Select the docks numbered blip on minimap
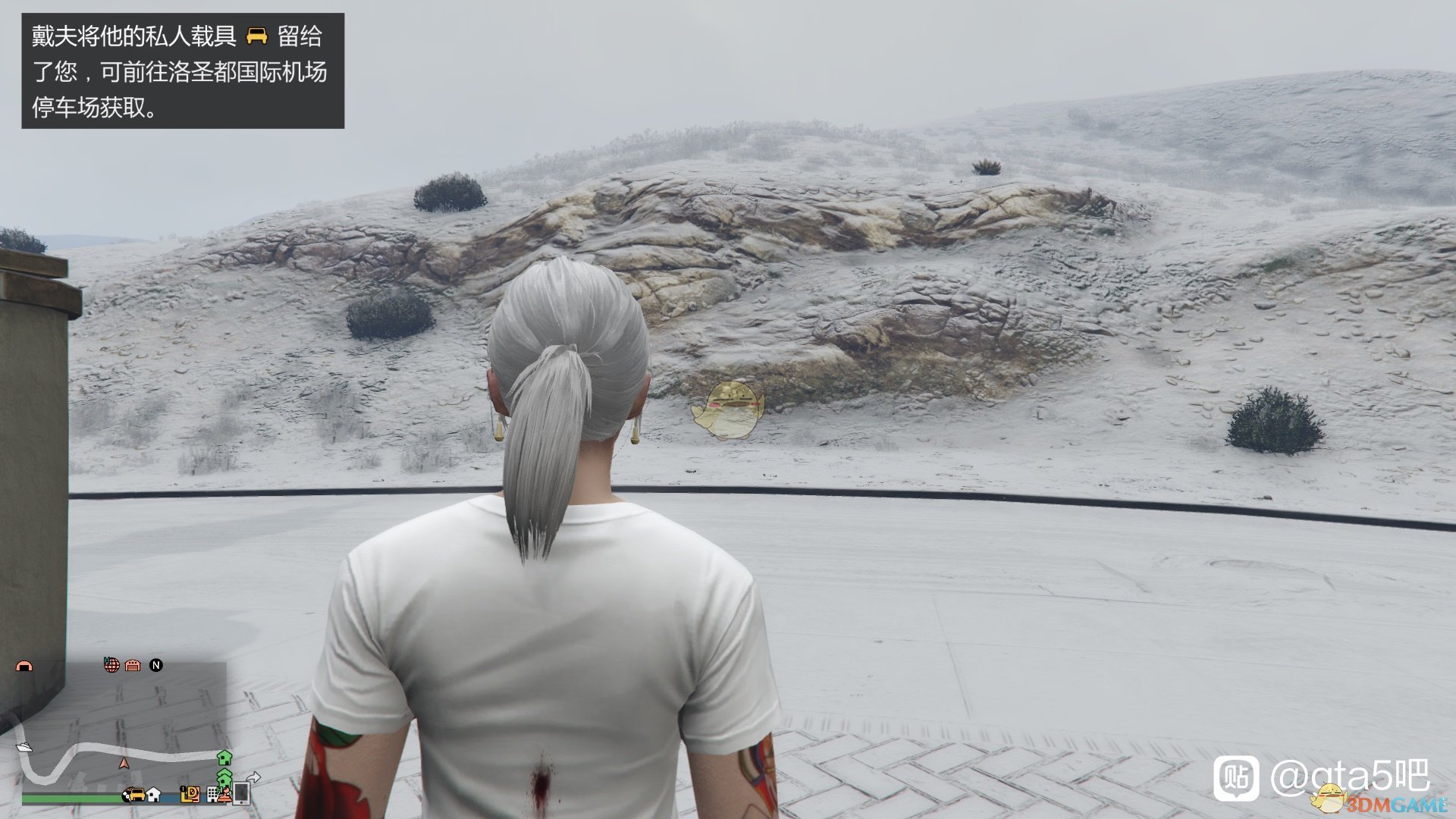Image resolution: width=1456 pixels, height=819 pixels. pyautogui.click(x=190, y=795)
